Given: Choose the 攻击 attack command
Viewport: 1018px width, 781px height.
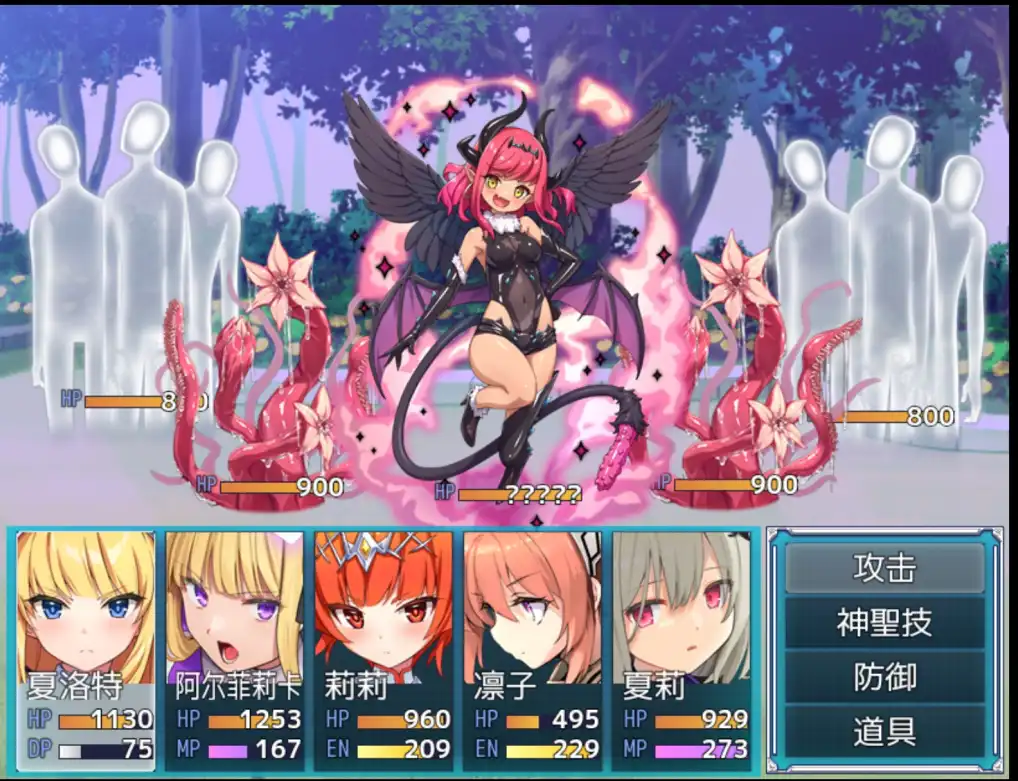Looking at the screenshot, I should pyautogui.click(x=885, y=568).
